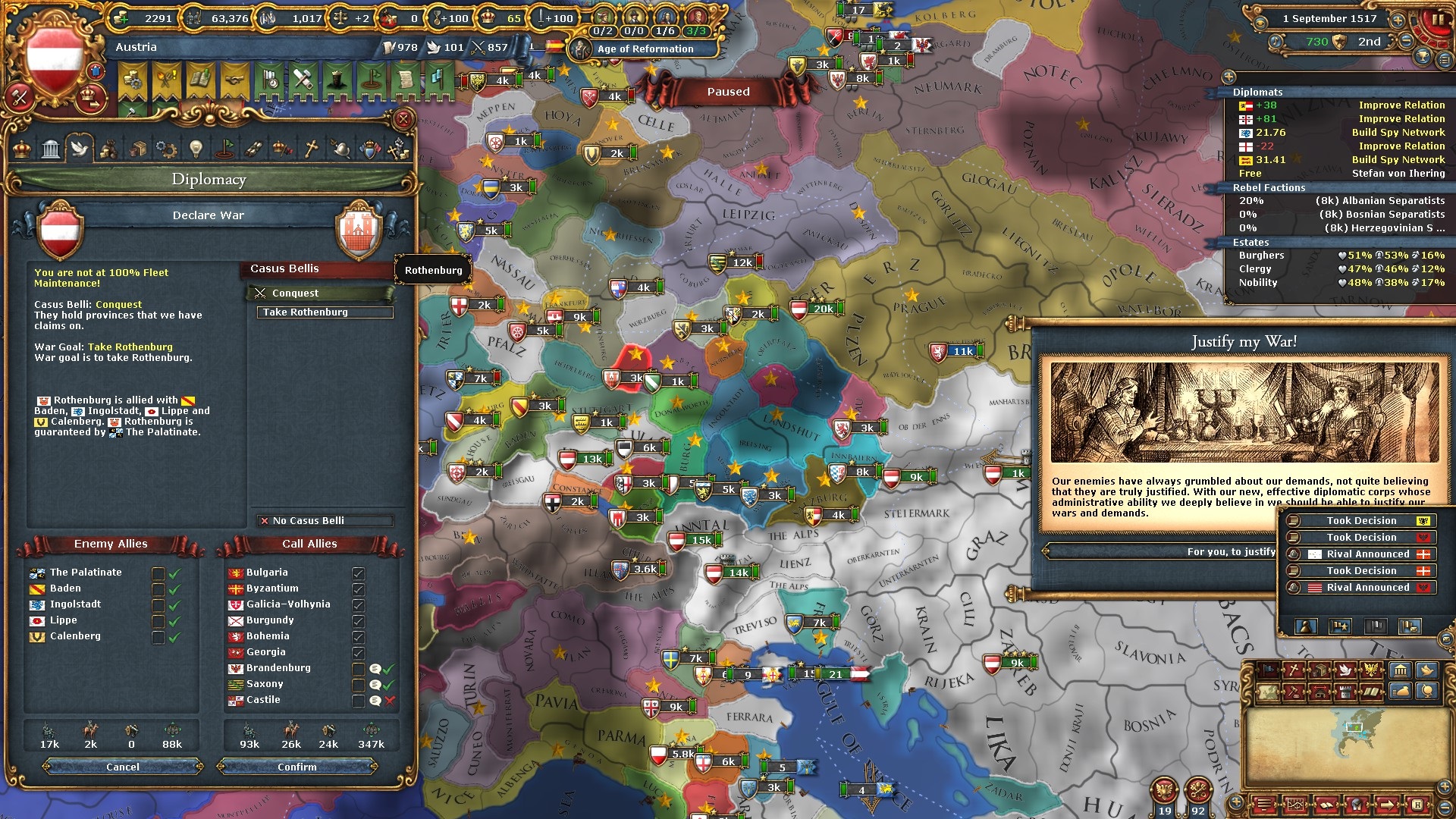Close the Diplomacy panel with red X
This screenshot has width=1456, height=819.
(403, 119)
